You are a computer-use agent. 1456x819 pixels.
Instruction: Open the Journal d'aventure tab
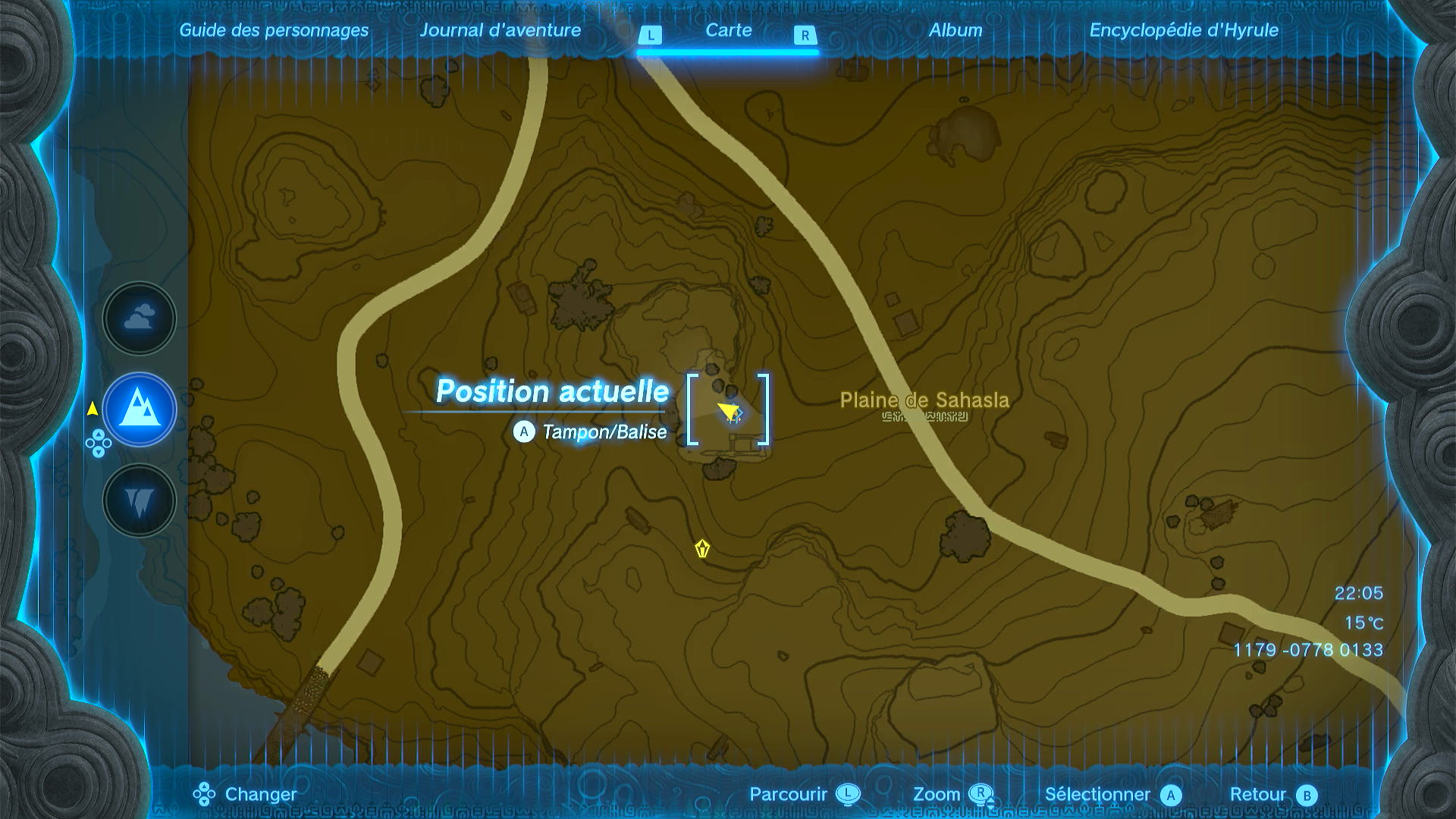coord(501,31)
